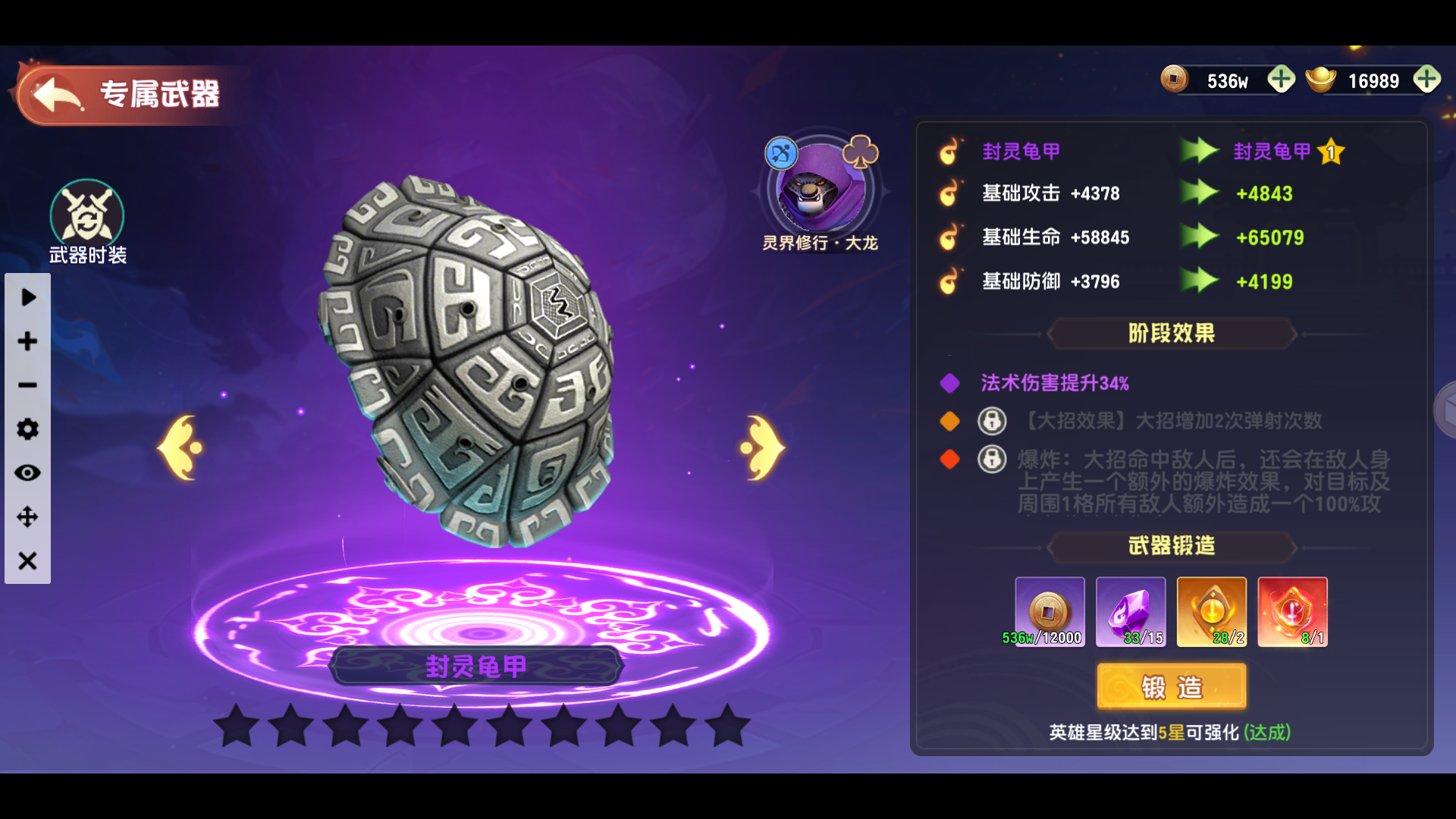Select the gold medallion forging material
This screenshot has height=819, width=1456.
1211,610
